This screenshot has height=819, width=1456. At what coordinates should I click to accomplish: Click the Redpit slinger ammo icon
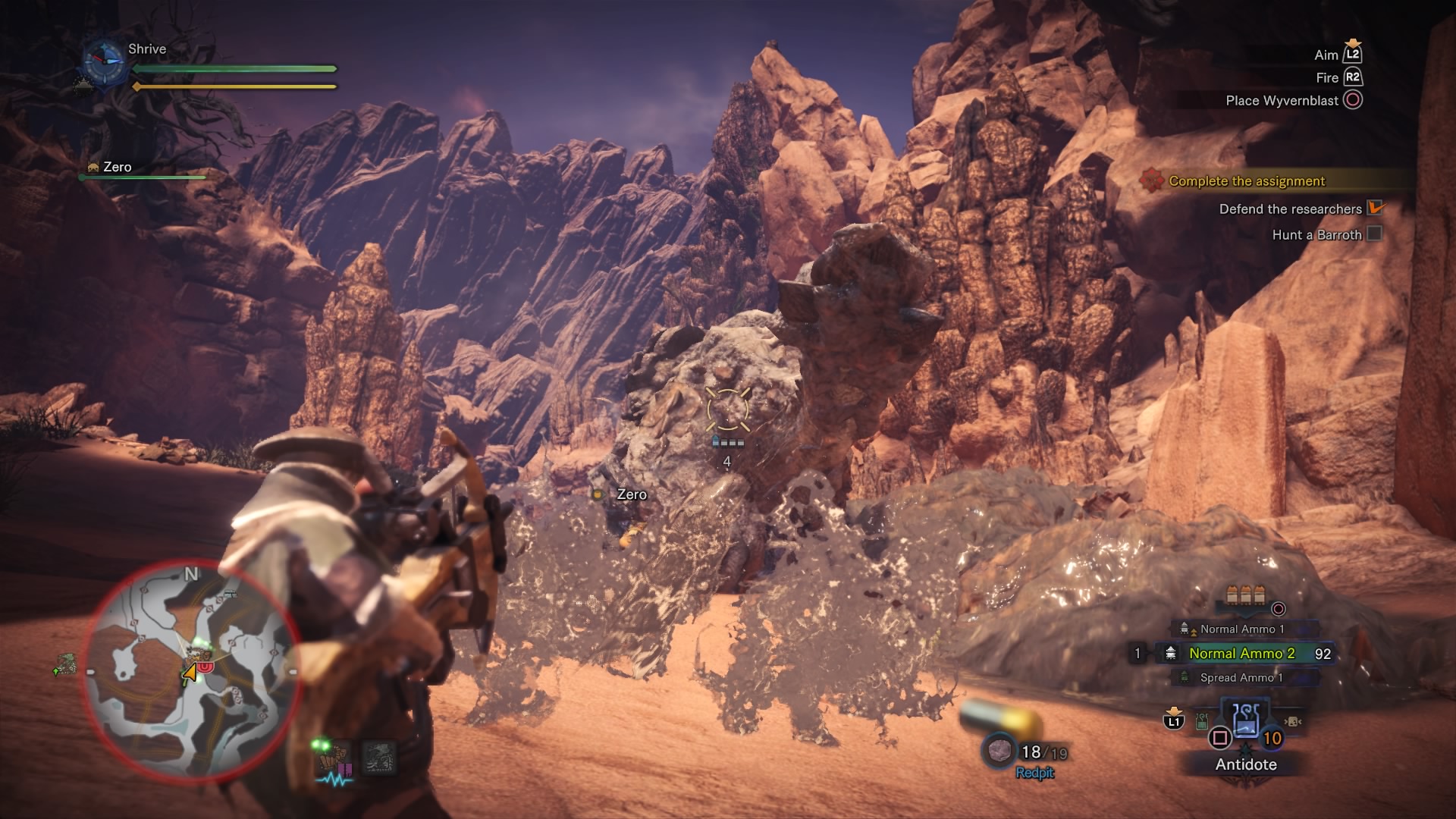(999, 751)
